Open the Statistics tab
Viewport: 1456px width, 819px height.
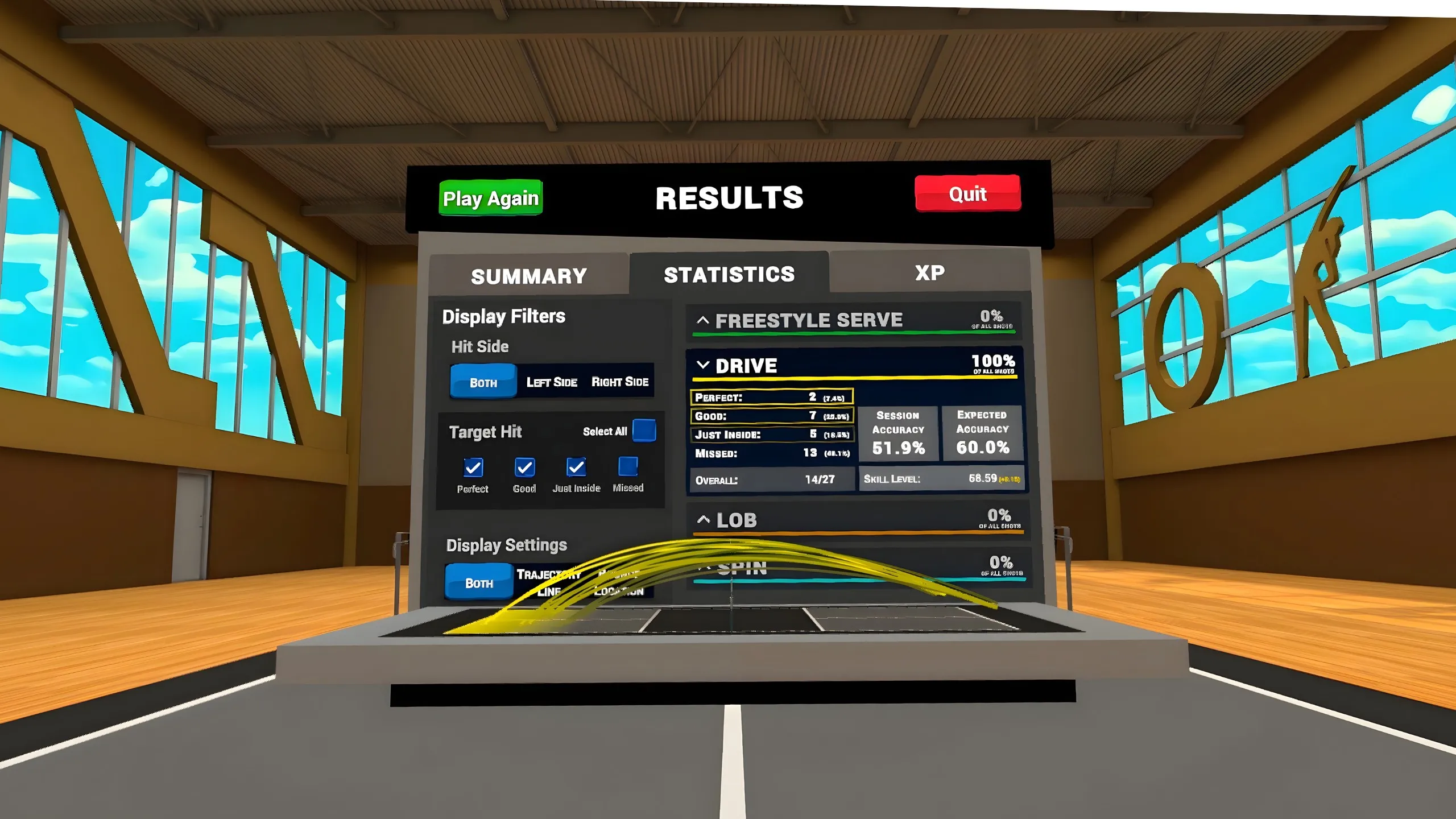(729, 275)
